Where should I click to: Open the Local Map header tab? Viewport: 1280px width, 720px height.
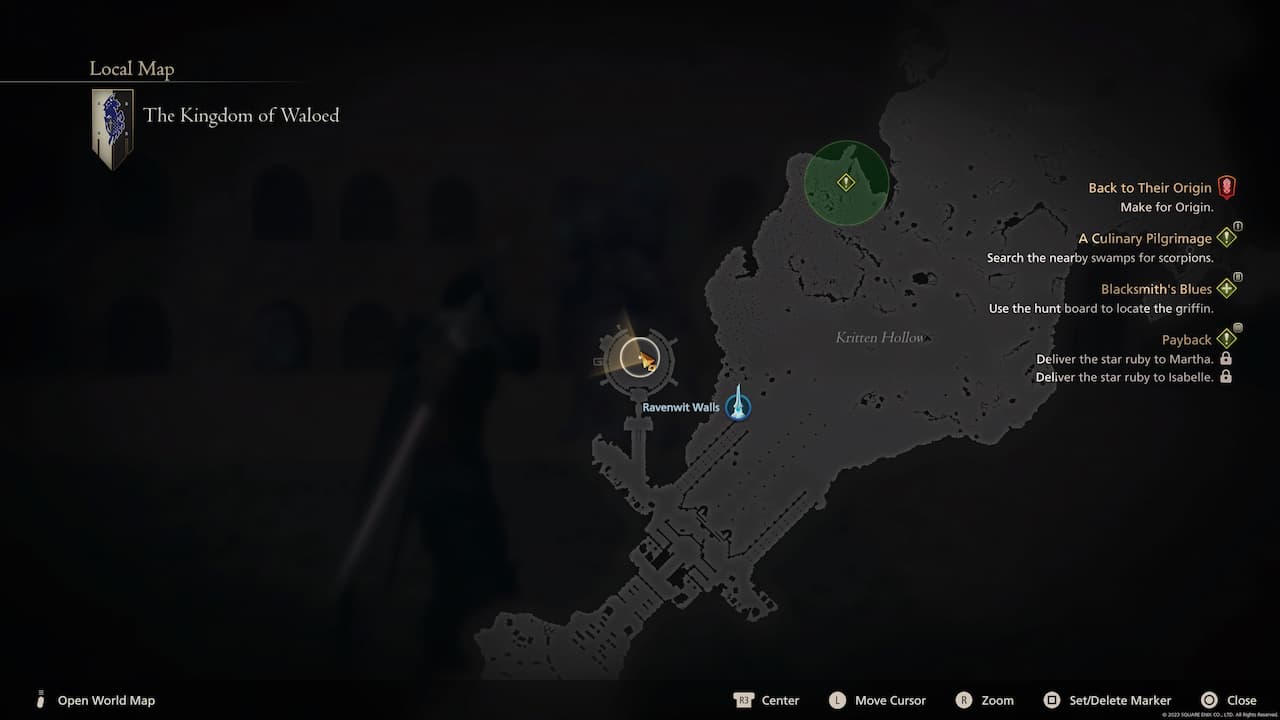tap(131, 68)
